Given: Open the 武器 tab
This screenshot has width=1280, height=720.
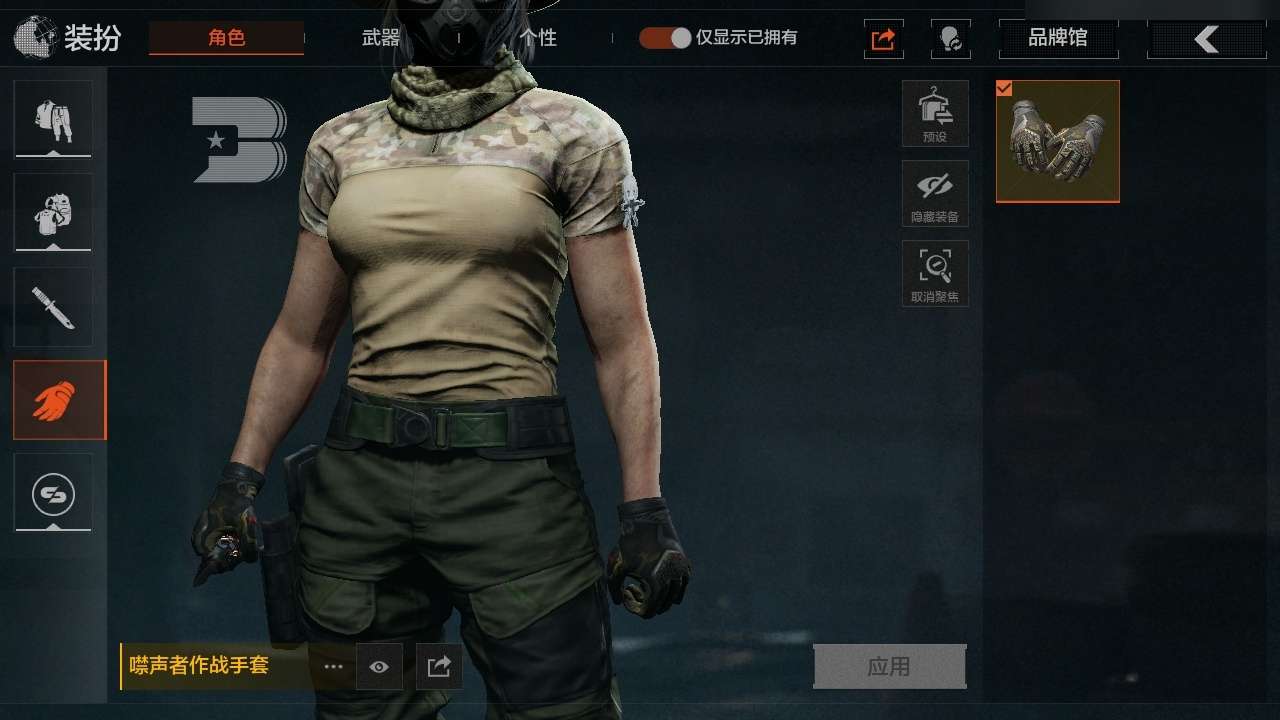Looking at the screenshot, I should coord(381,38).
